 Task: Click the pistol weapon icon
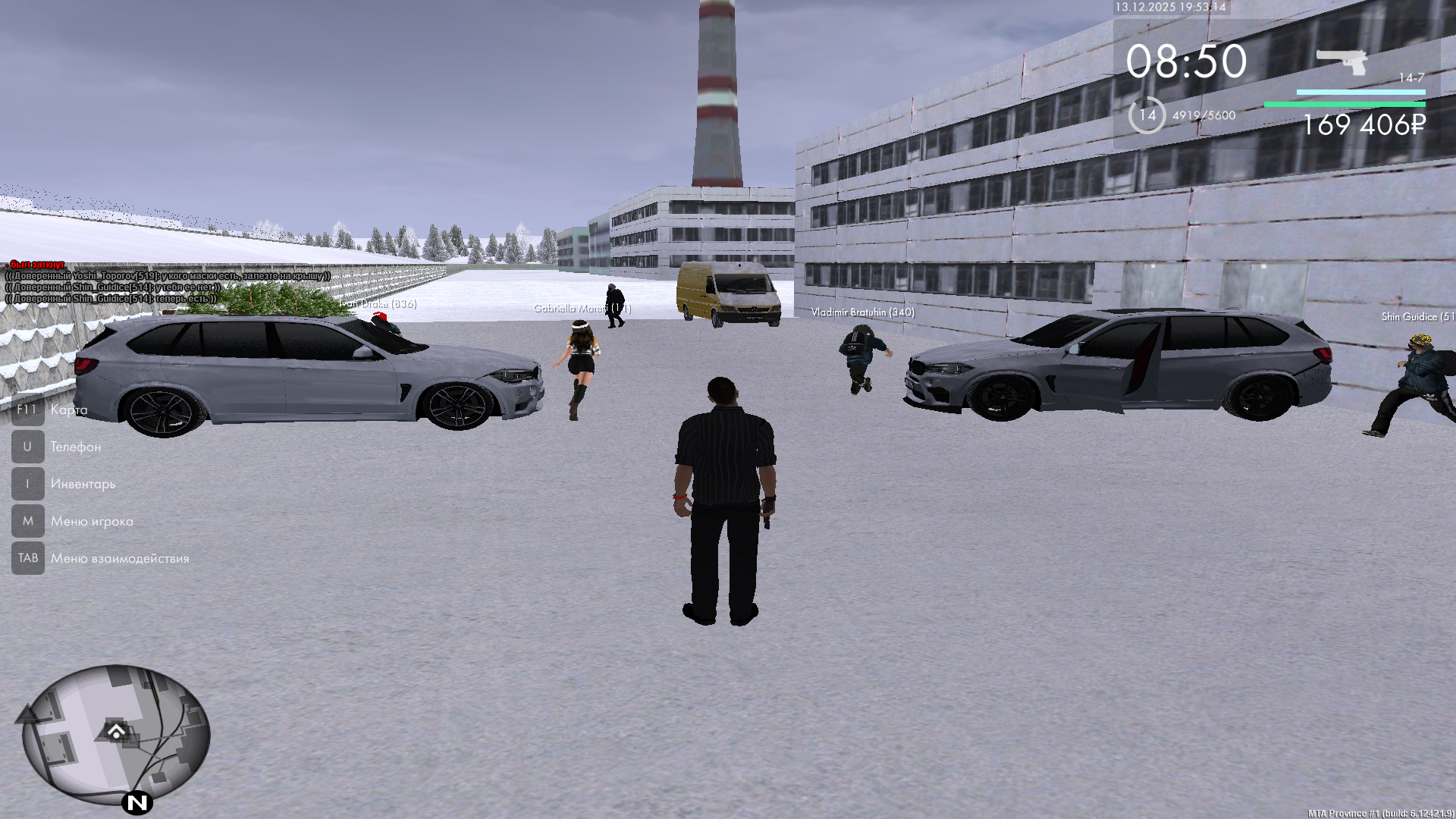coord(1341,61)
